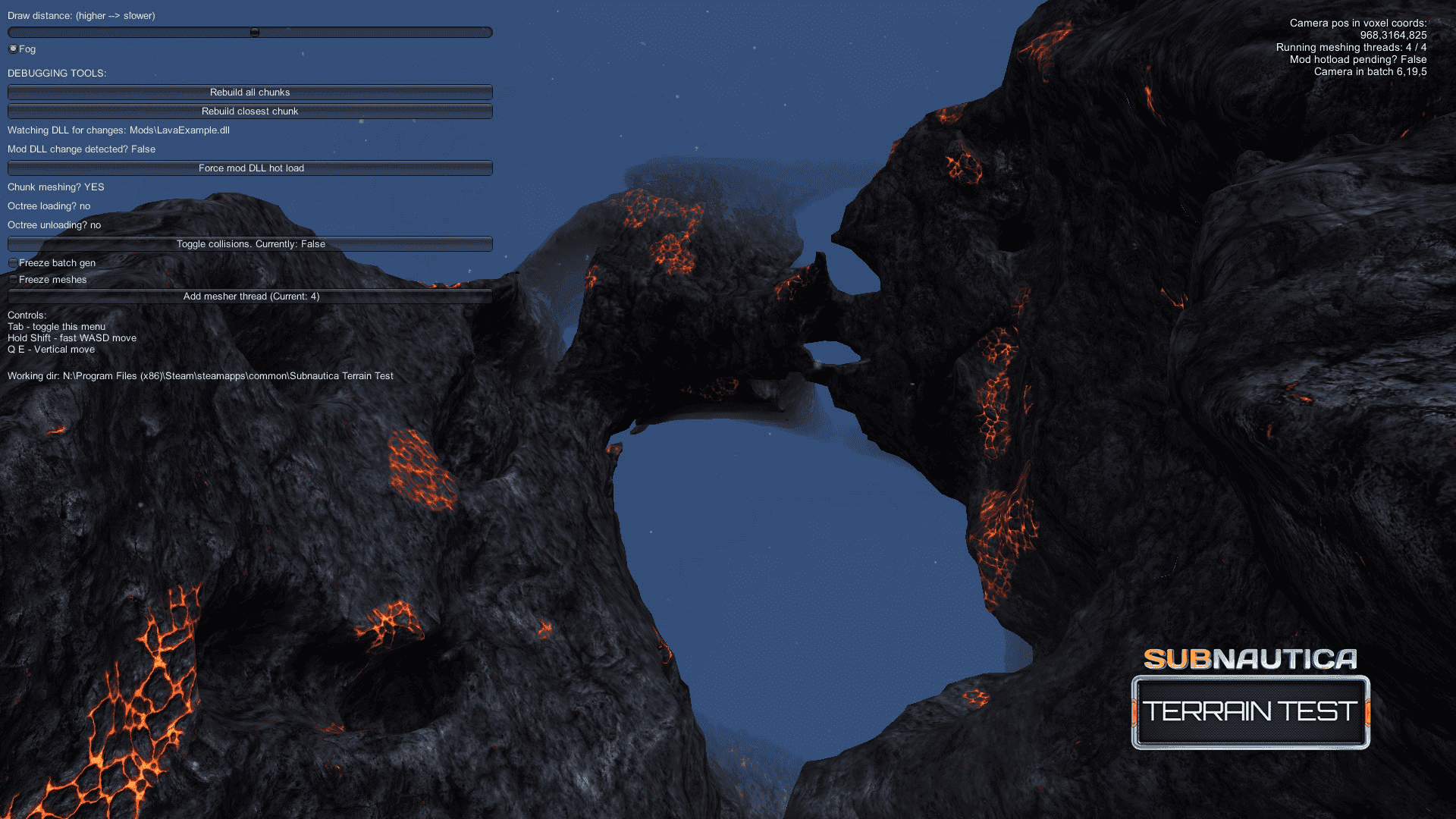
Task: Toggle collisions, currently False
Action: (x=249, y=243)
